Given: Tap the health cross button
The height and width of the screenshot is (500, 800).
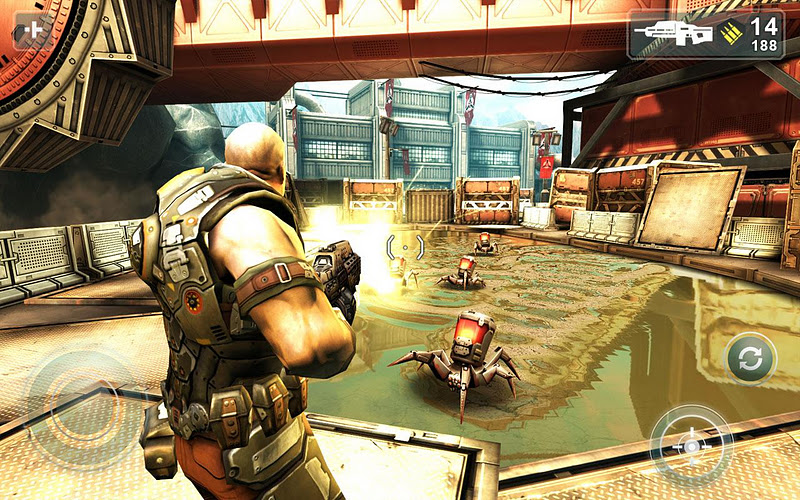Looking at the screenshot, I should [x=34, y=30].
